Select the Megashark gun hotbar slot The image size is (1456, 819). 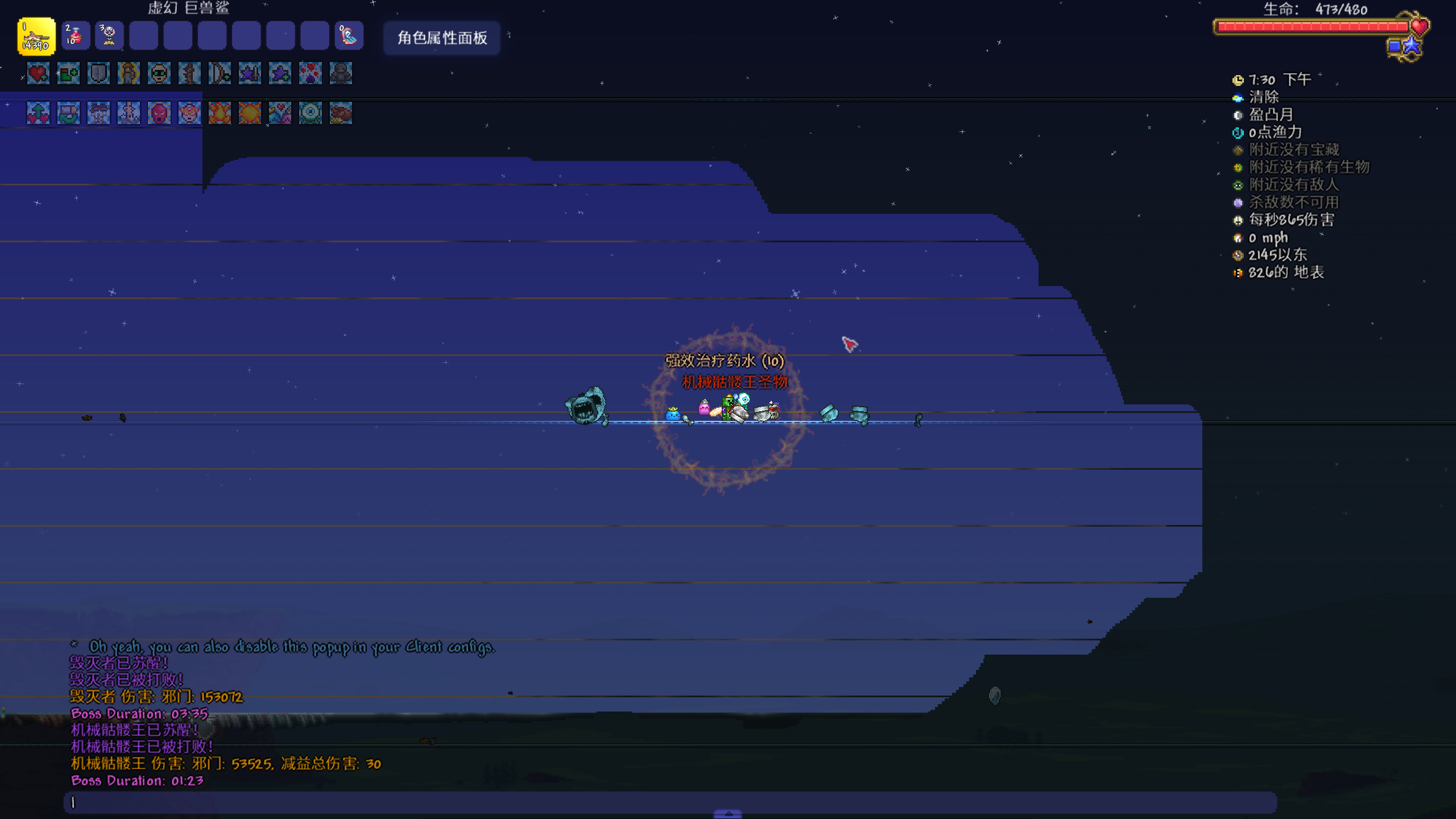point(36,37)
